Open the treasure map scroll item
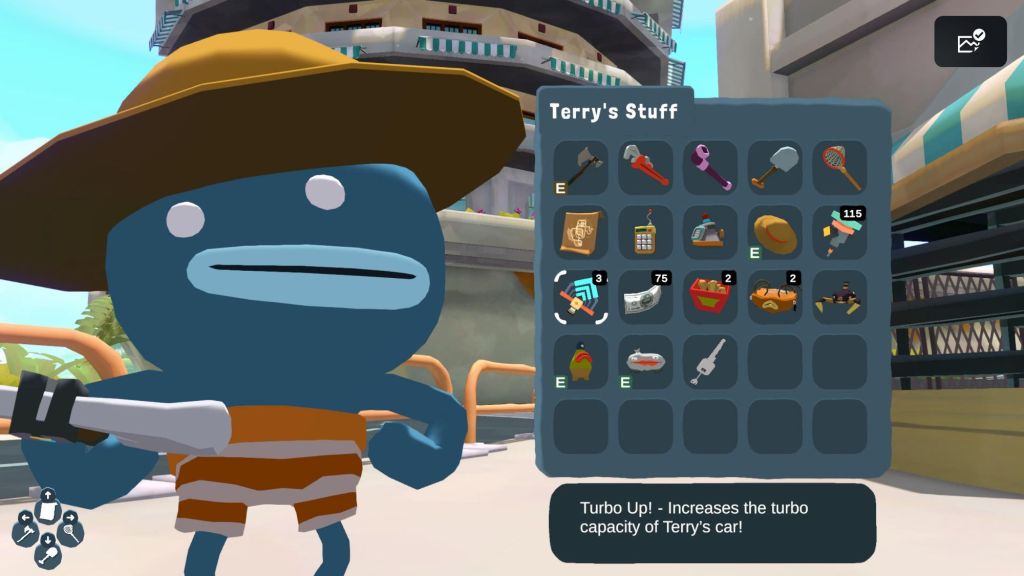This screenshot has width=1024, height=576. [x=581, y=232]
